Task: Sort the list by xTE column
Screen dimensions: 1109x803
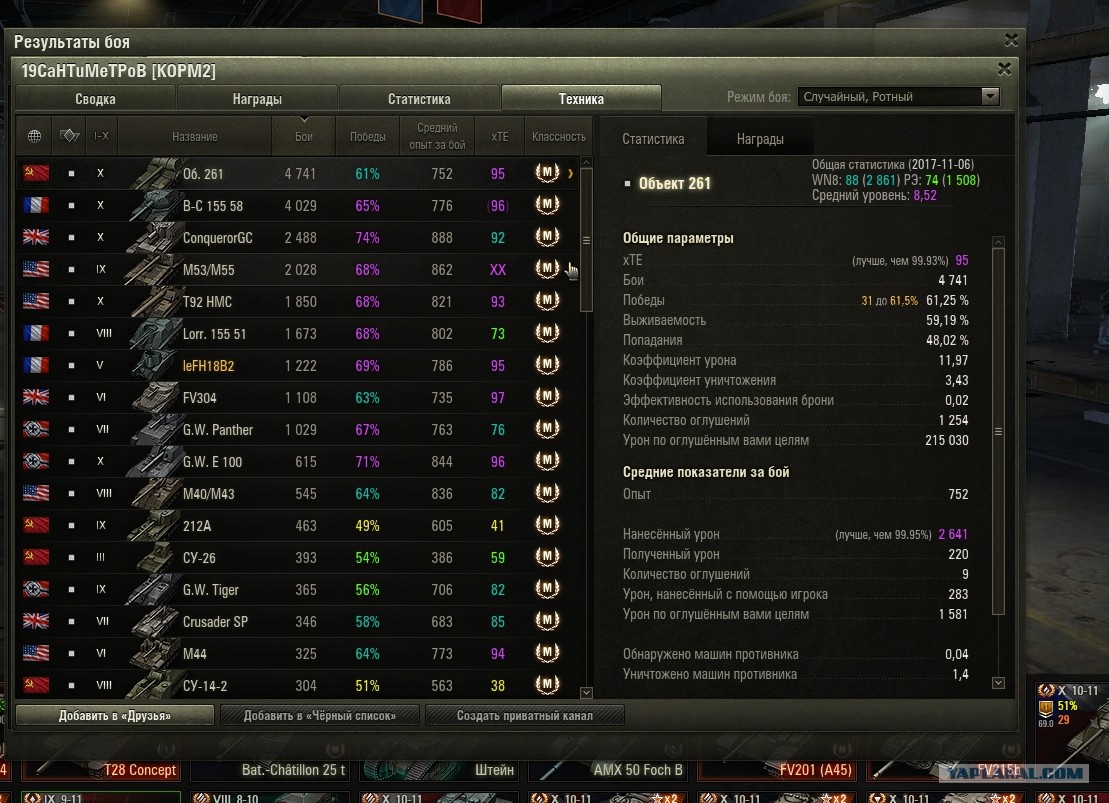Action: (499, 136)
